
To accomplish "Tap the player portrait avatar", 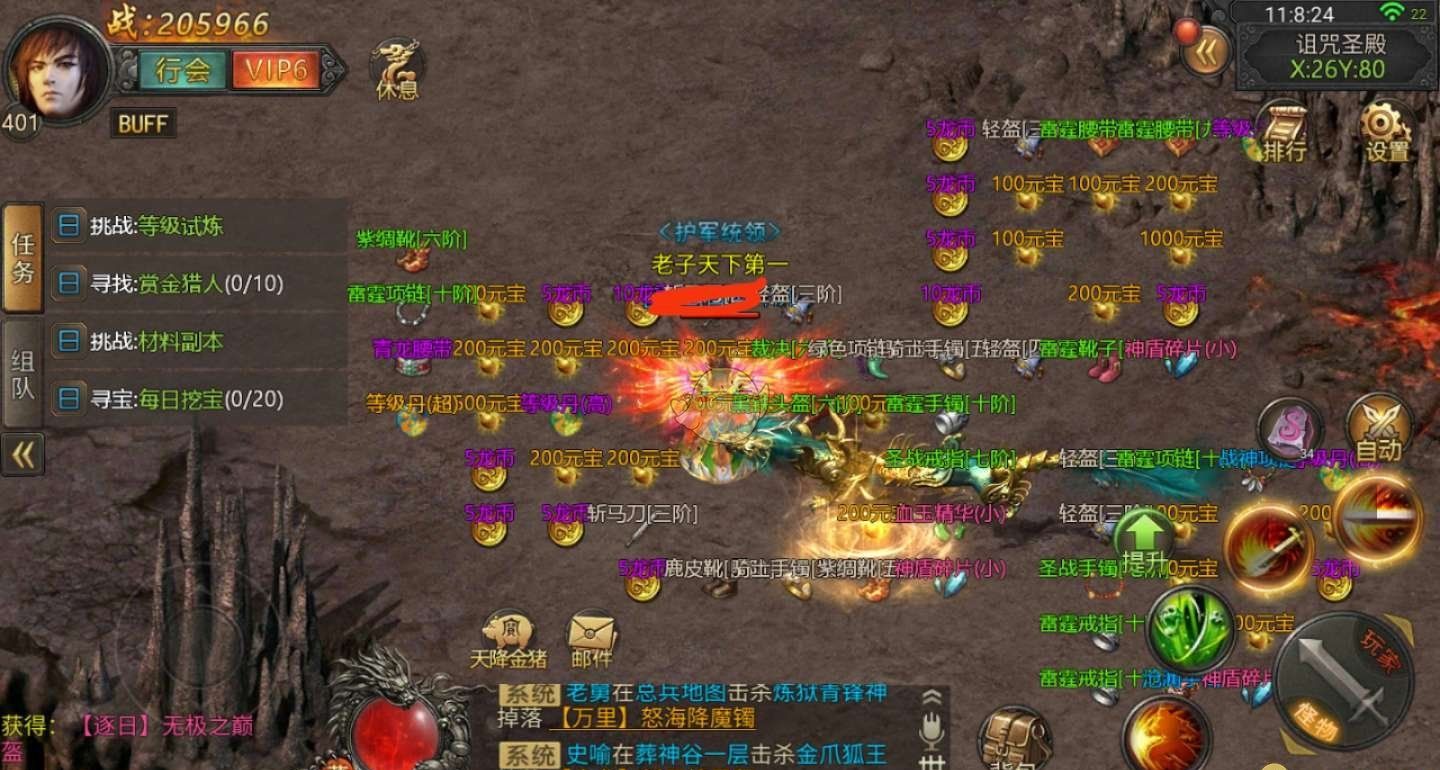I will (56, 70).
